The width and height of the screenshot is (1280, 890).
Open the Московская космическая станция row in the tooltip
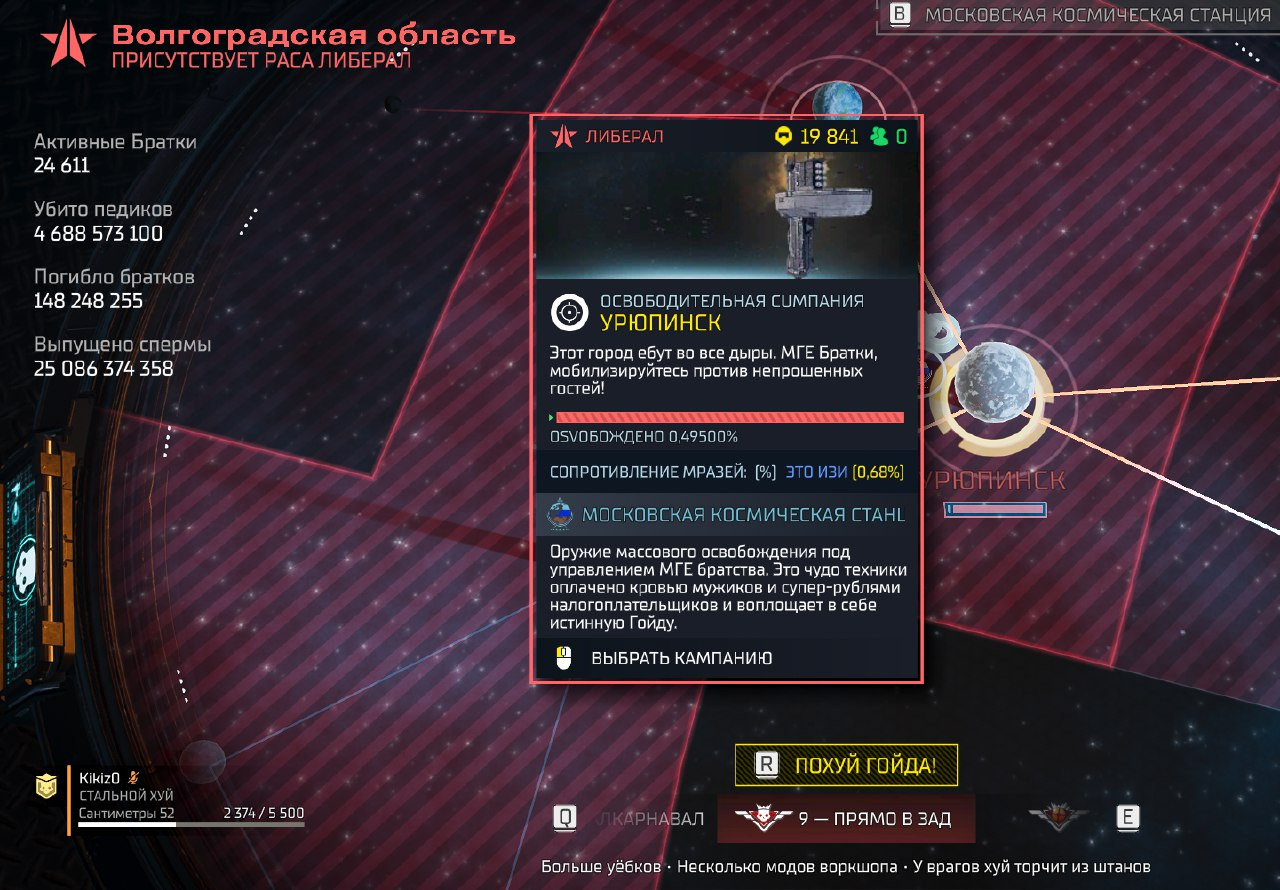click(726, 515)
